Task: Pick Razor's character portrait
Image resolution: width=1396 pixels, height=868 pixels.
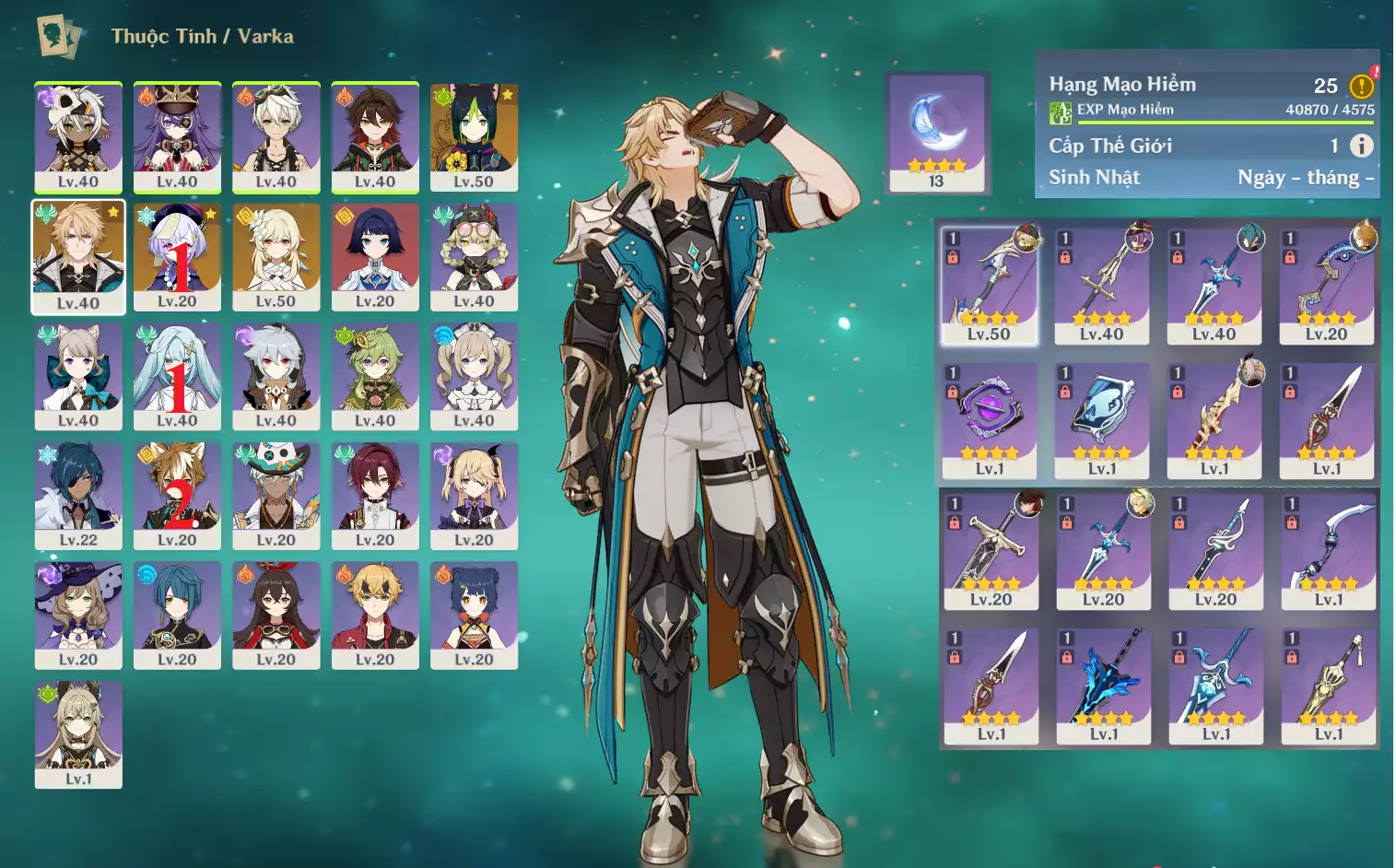Action: pos(276,376)
